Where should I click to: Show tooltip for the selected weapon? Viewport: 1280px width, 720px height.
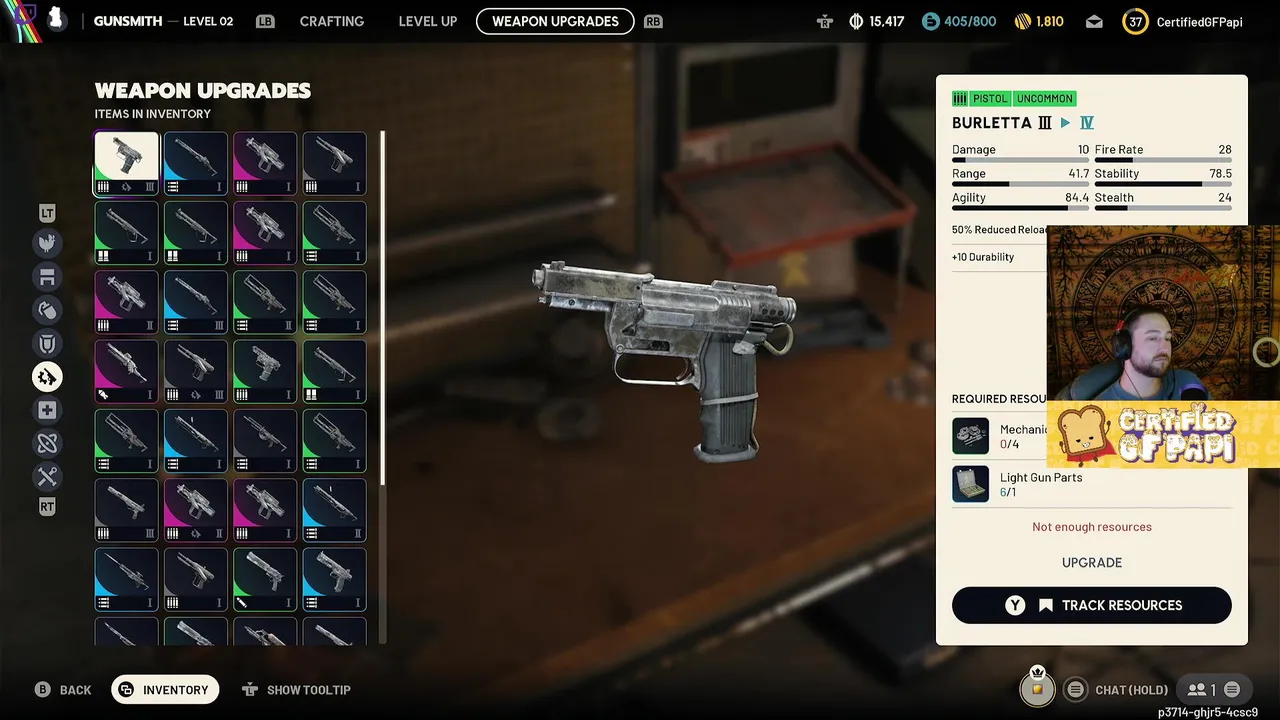296,690
